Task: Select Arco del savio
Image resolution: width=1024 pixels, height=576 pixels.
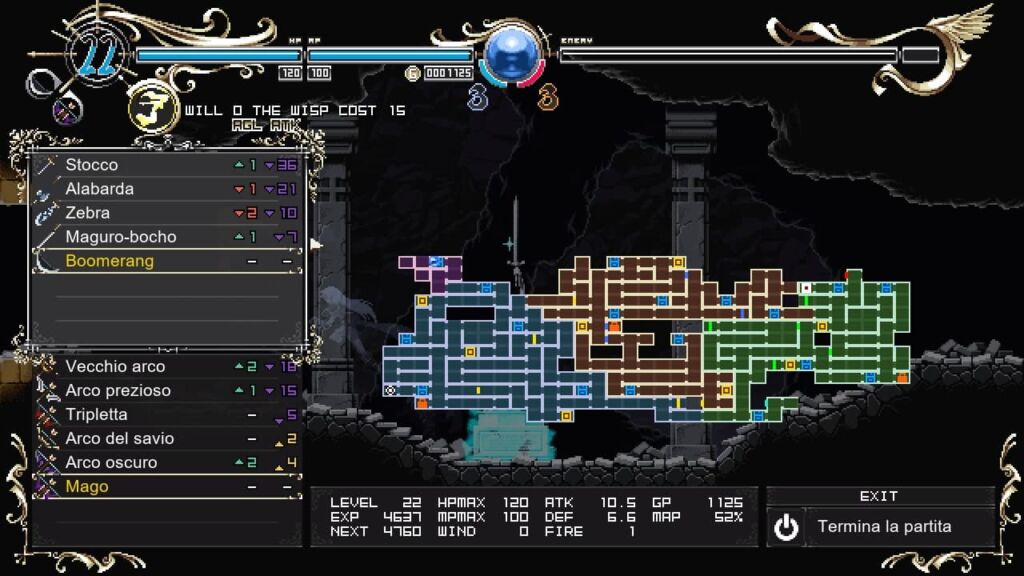Action: tap(167, 439)
